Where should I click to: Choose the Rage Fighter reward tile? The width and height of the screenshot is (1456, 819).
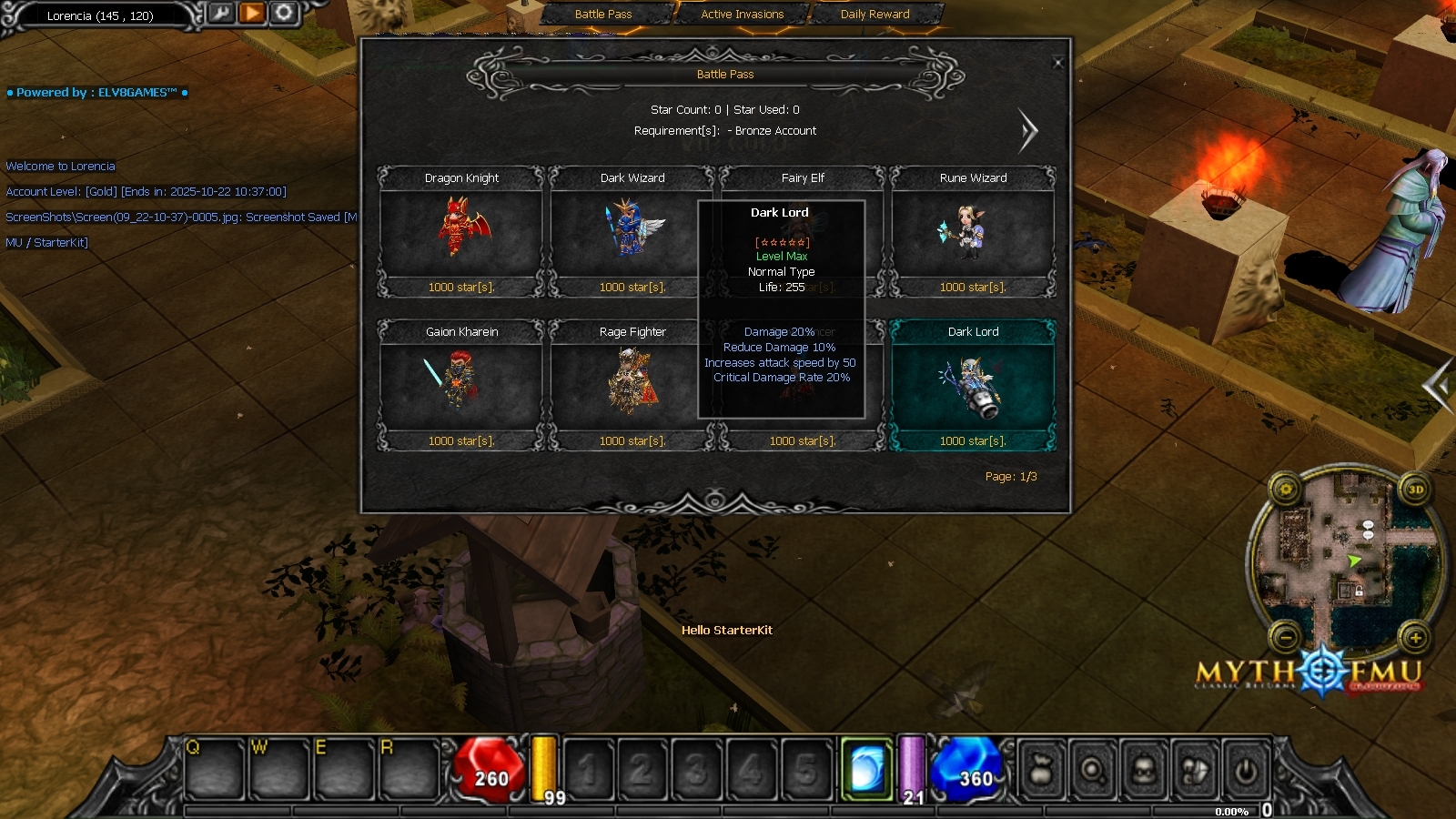tap(632, 385)
